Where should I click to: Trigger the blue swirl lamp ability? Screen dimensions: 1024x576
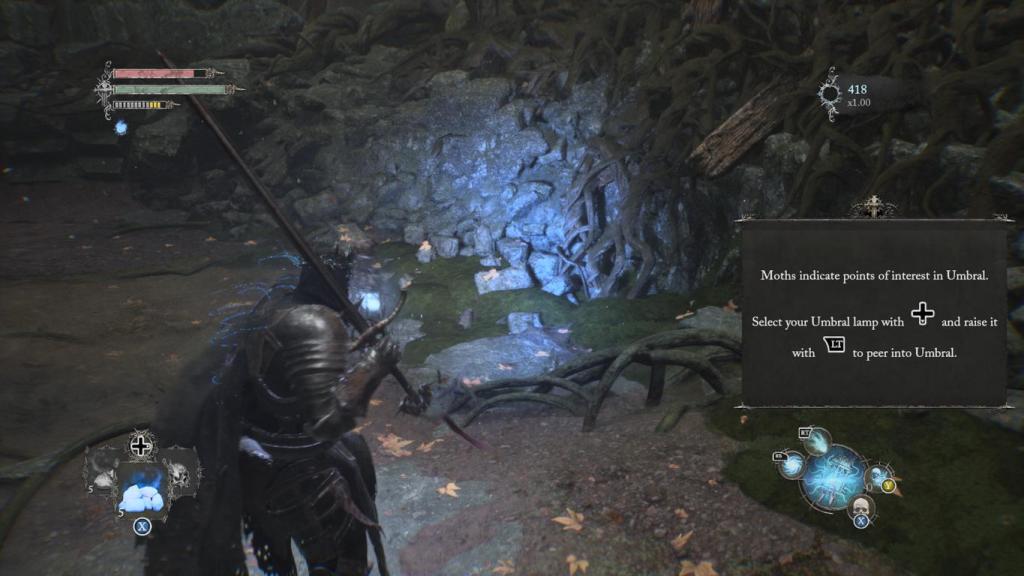tap(792, 465)
